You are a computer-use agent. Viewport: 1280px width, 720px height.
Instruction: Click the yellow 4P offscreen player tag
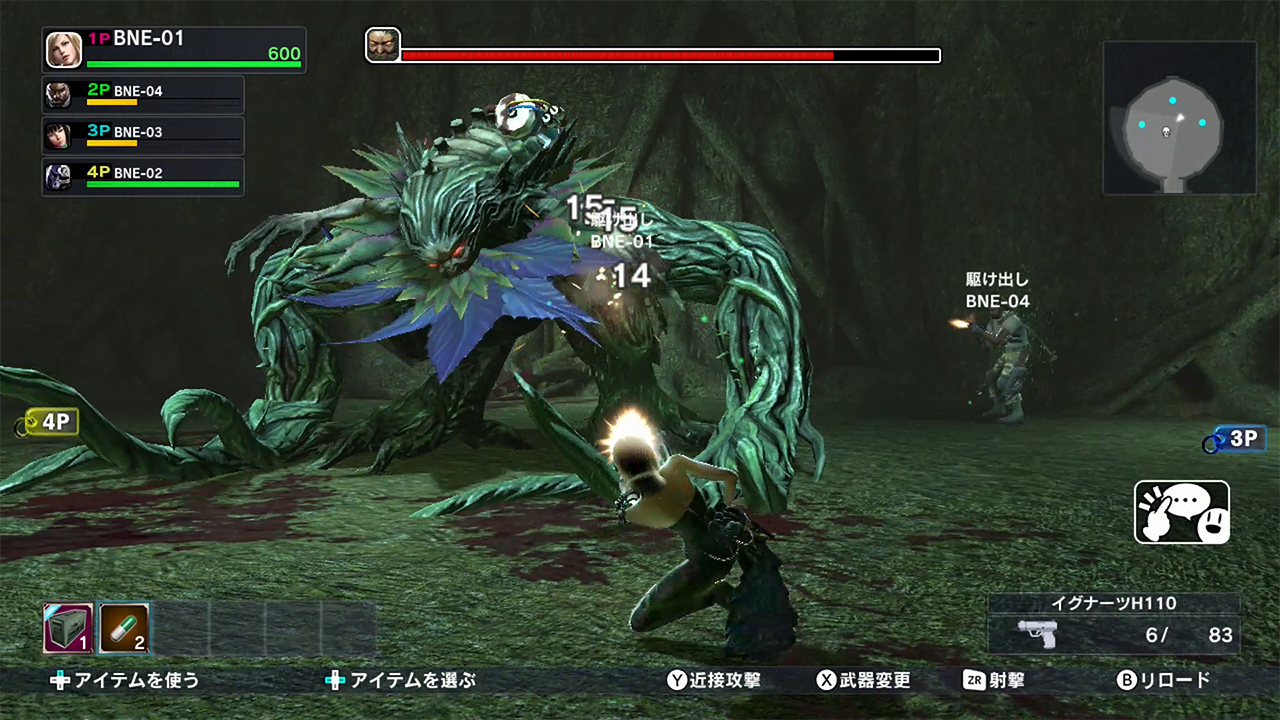coord(50,422)
